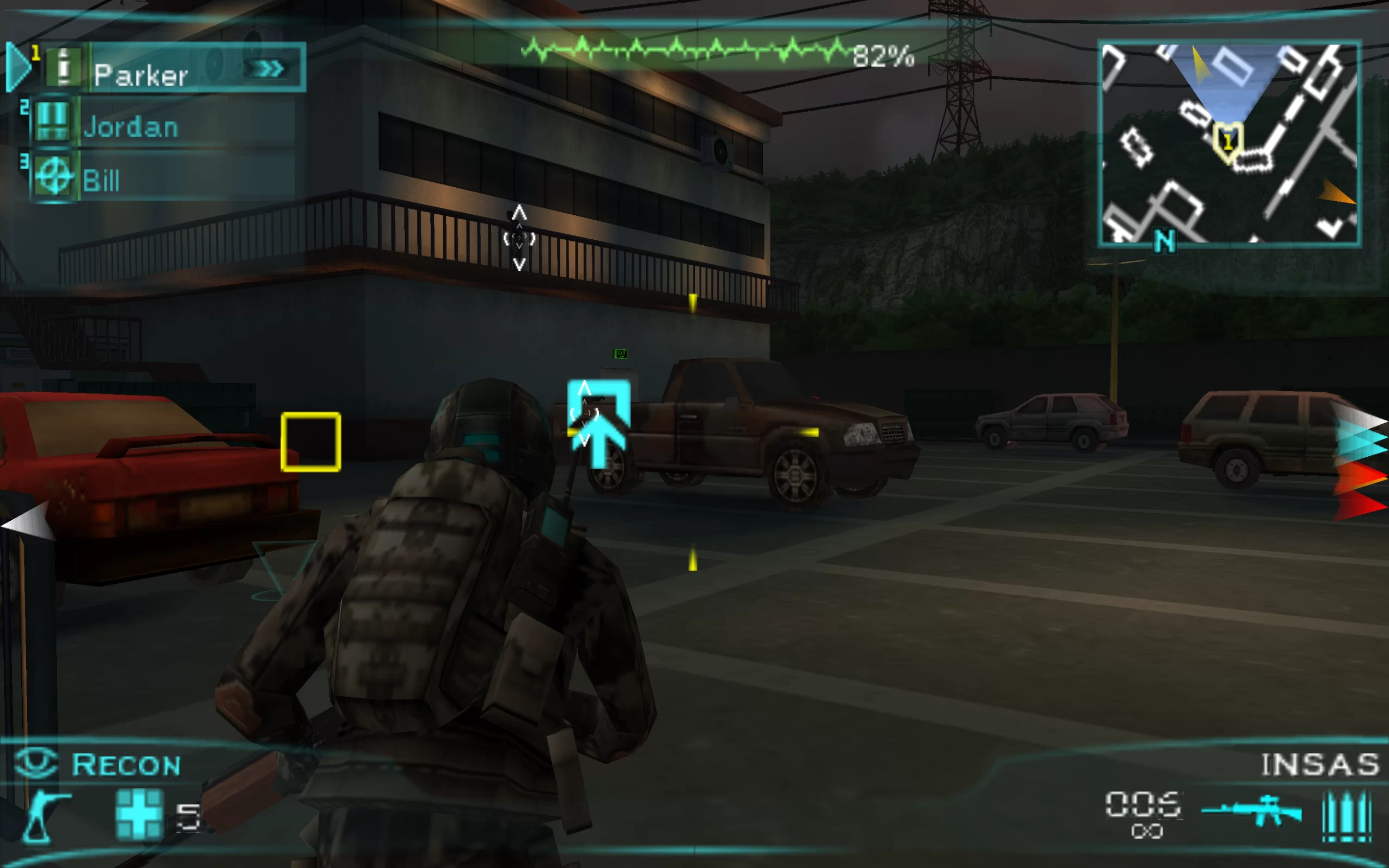1389x868 pixels.
Task: Select squad member Bill
Action: [x=101, y=180]
